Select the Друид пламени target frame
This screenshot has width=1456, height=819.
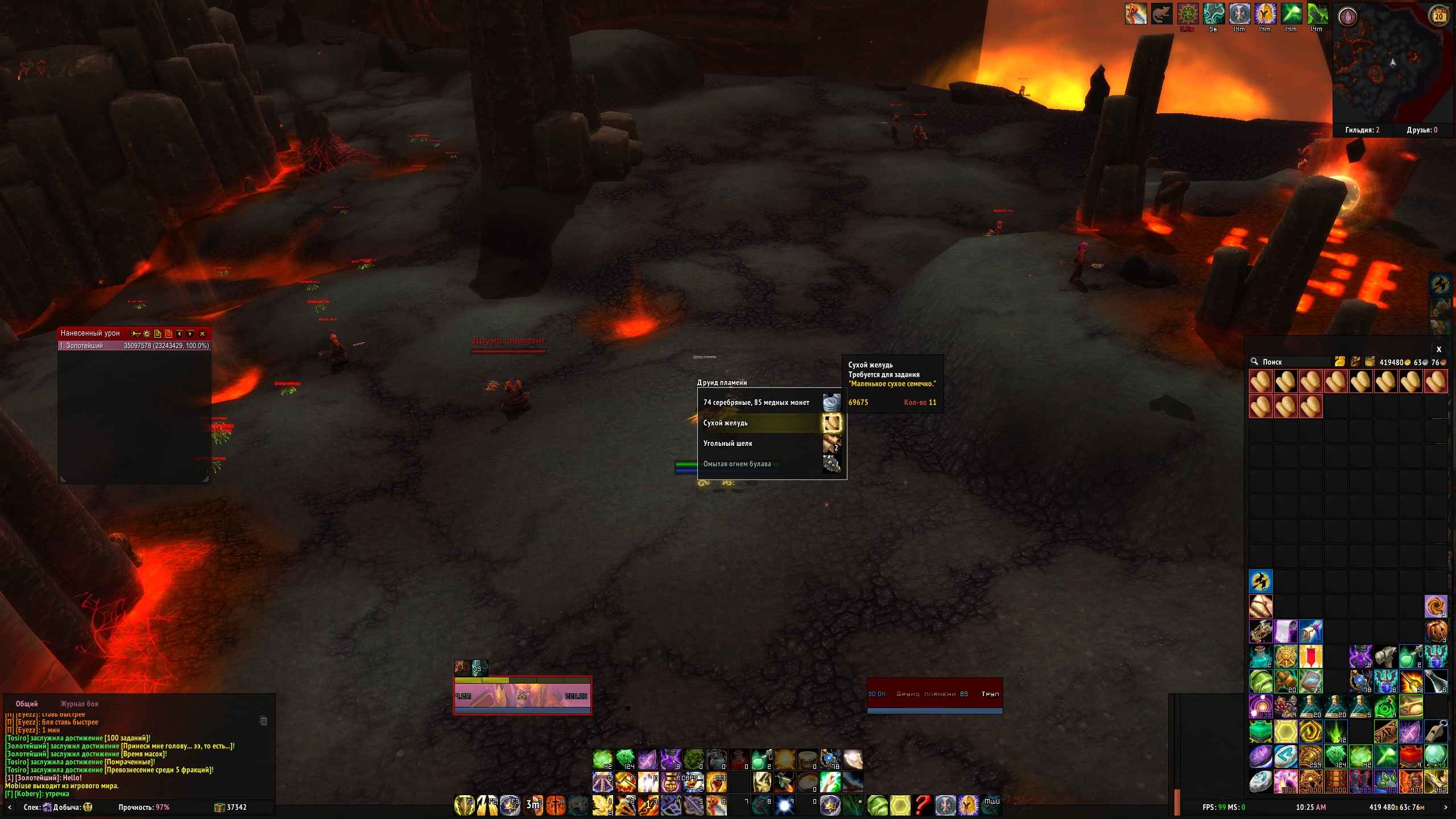point(934,694)
